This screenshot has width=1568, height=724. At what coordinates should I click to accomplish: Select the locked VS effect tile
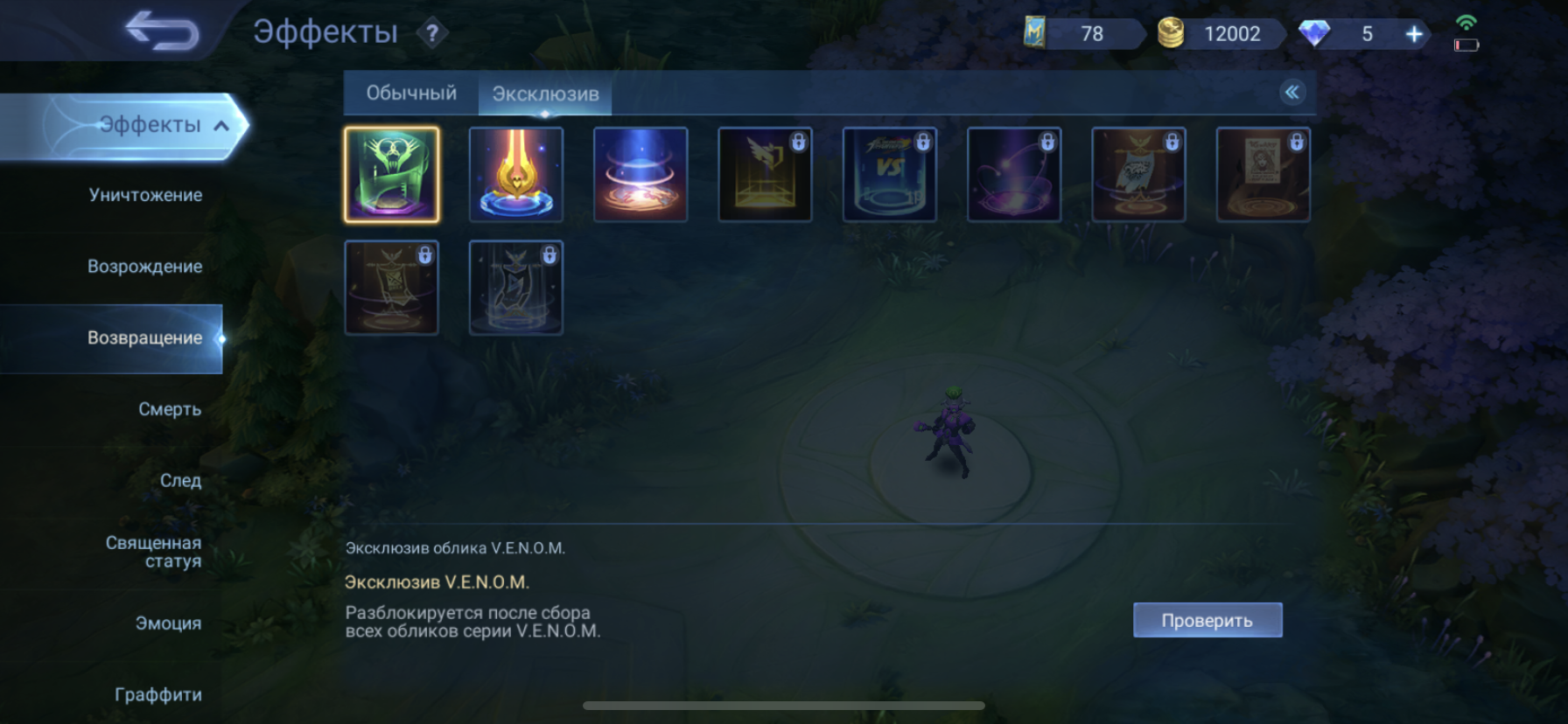pyautogui.click(x=889, y=174)
